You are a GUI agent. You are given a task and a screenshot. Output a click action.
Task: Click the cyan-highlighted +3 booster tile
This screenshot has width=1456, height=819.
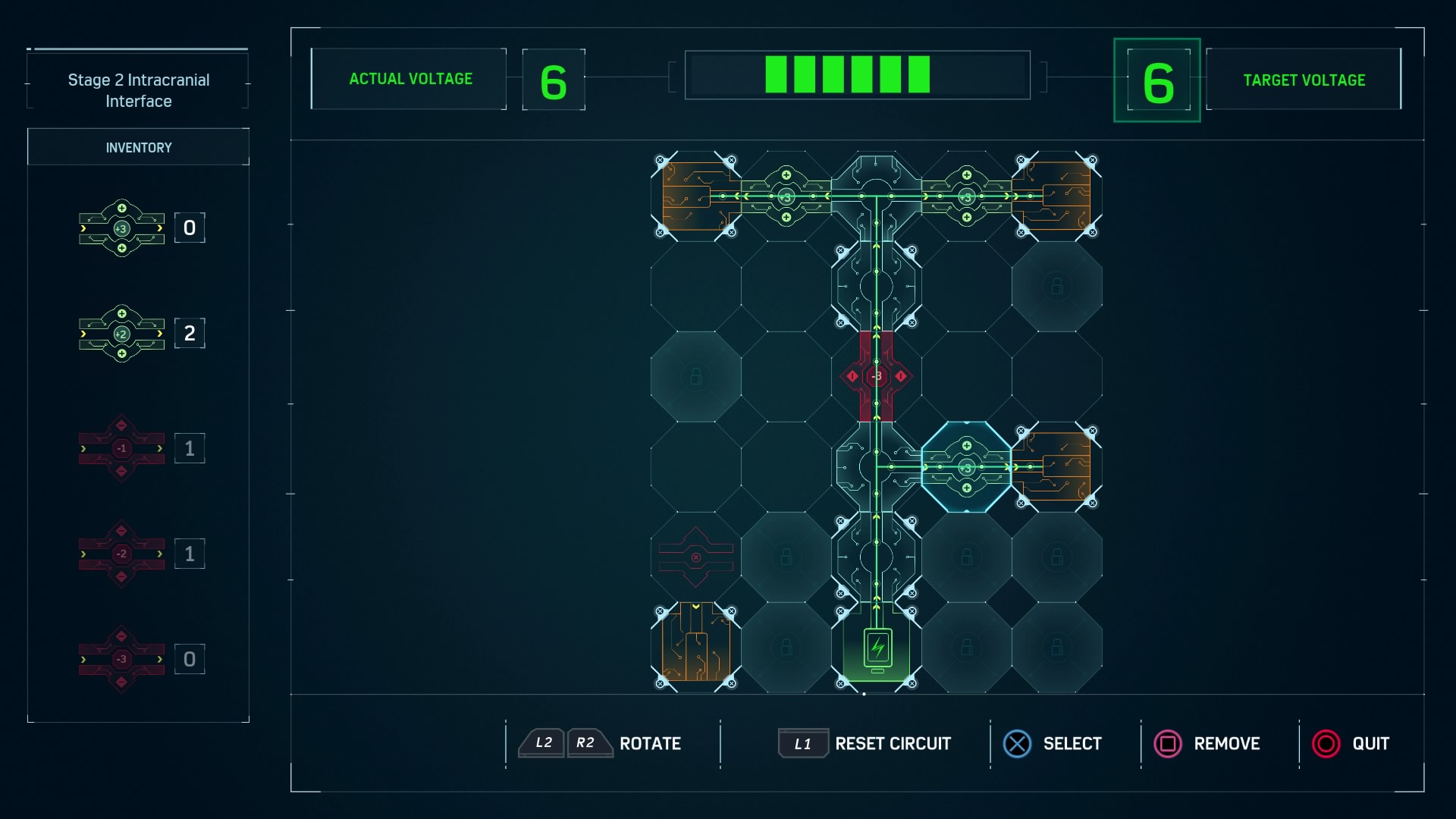(x=966, y=467)
